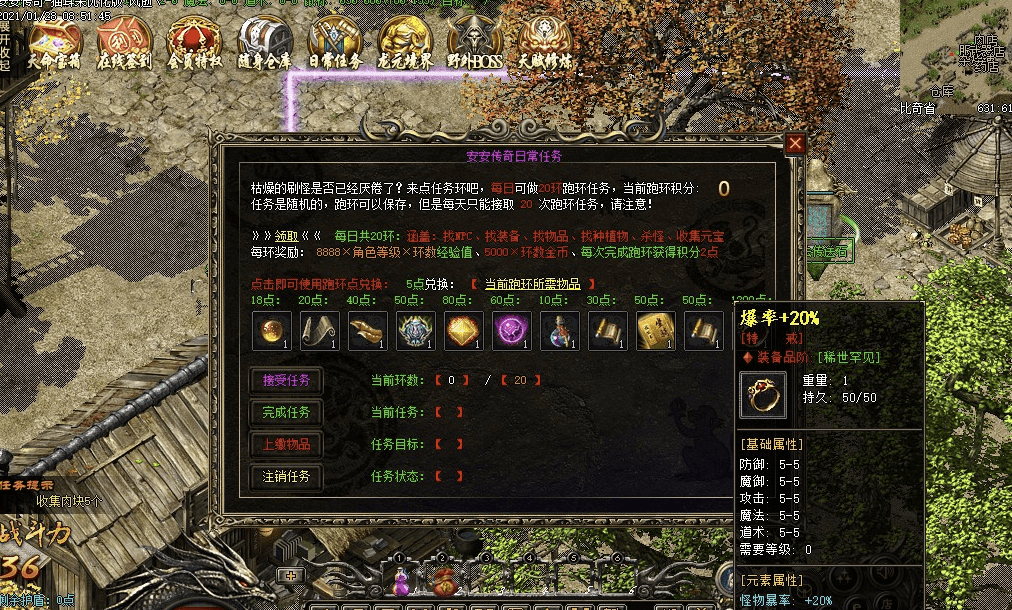
Task: Enter the 野外BOSS menu
Action: (x=475, y=45)
